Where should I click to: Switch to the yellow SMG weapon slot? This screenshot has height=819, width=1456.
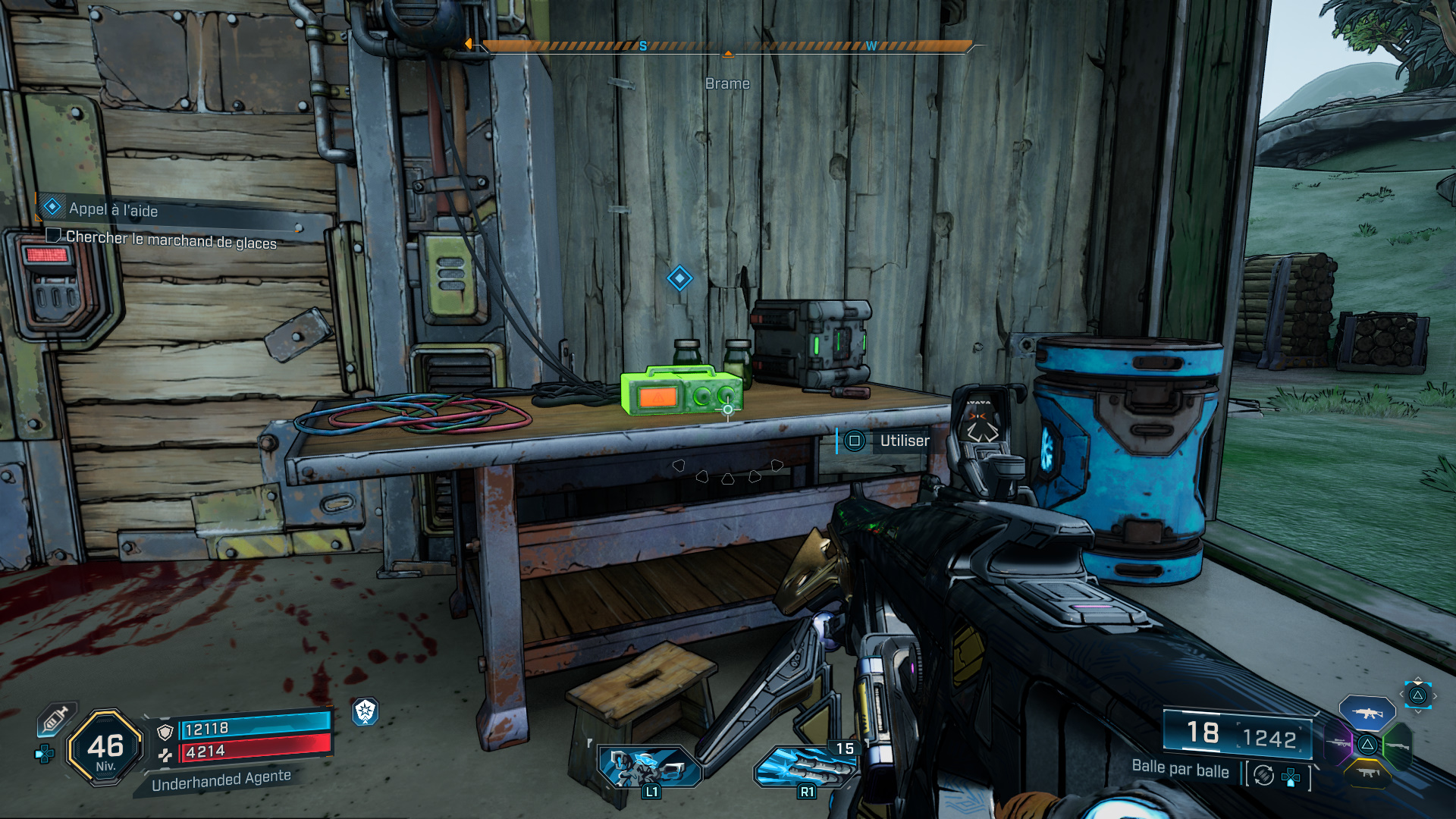[1367, 773]
